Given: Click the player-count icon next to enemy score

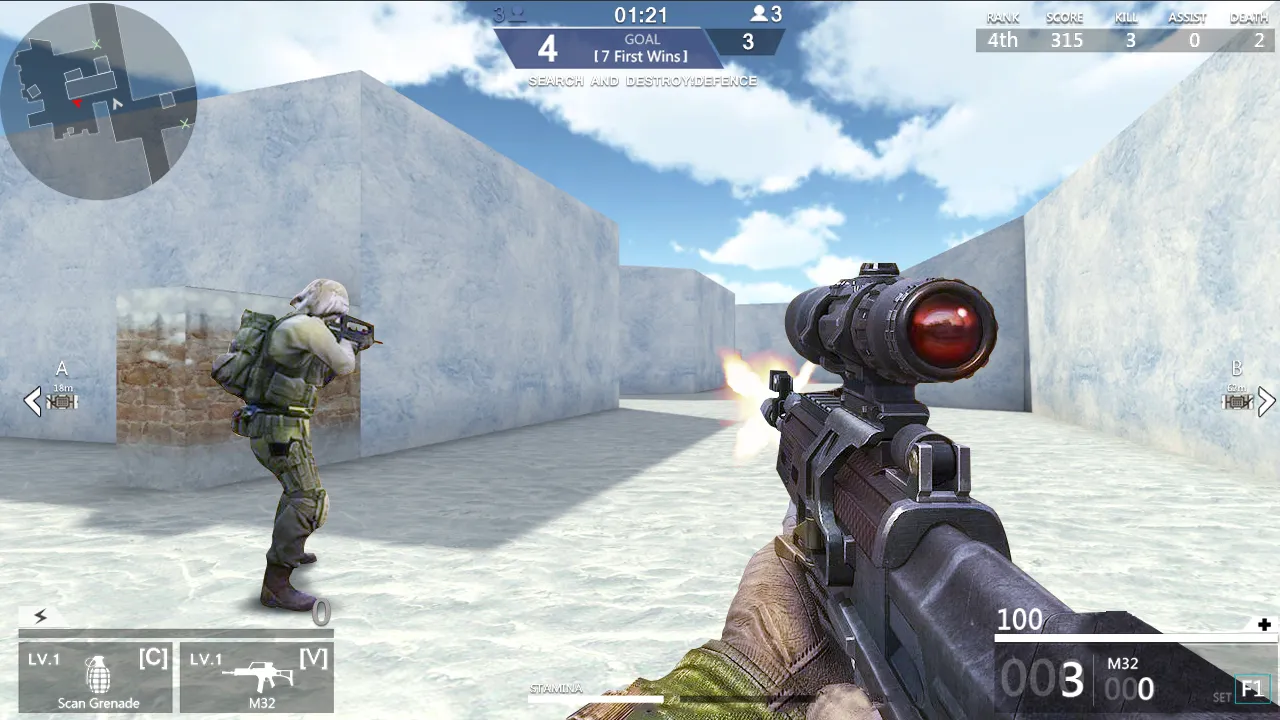Looking at the screenshot, I should pyautogui.click(x=758, y=14).
